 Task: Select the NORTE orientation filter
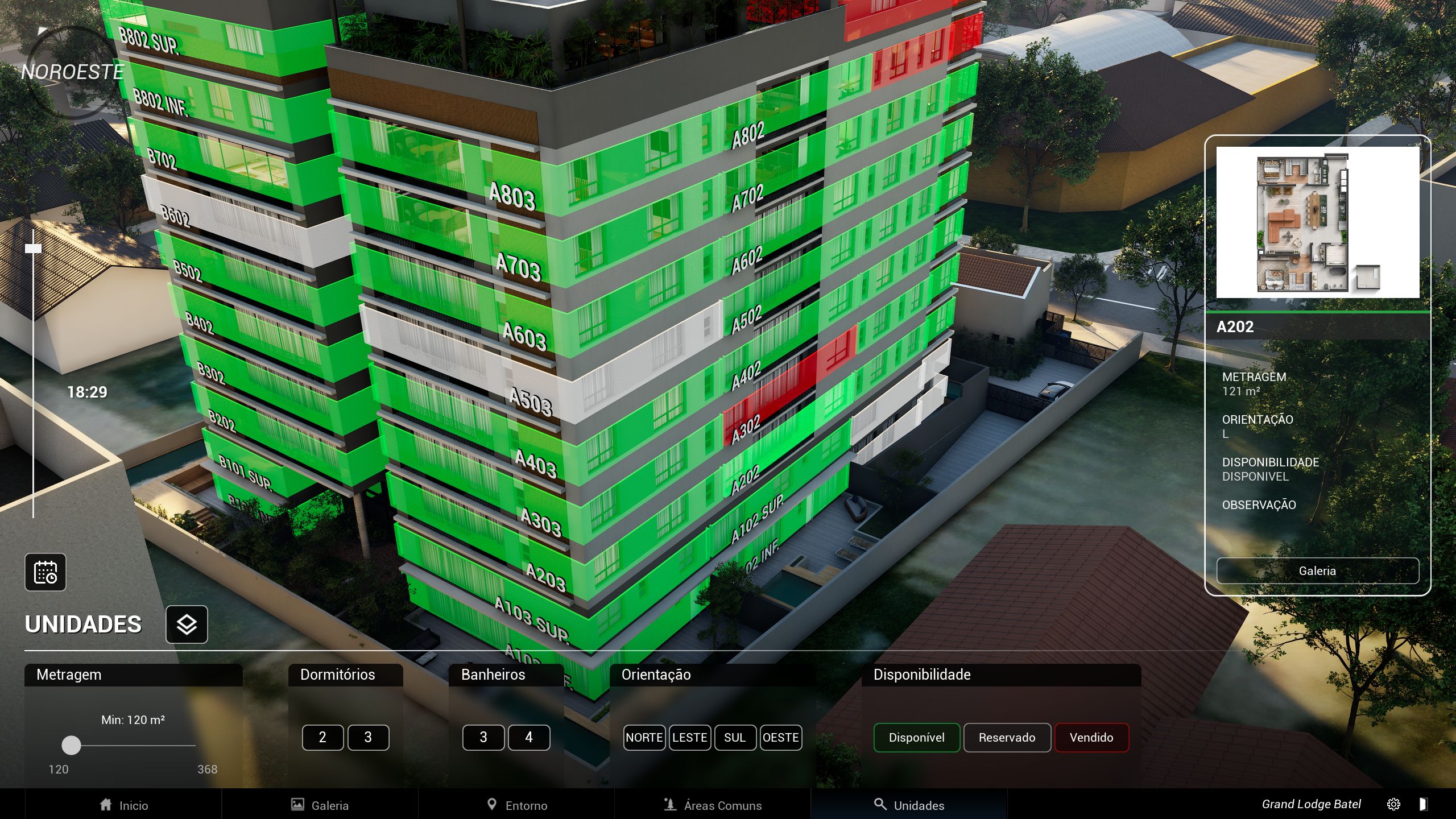(x=644, y=738)
